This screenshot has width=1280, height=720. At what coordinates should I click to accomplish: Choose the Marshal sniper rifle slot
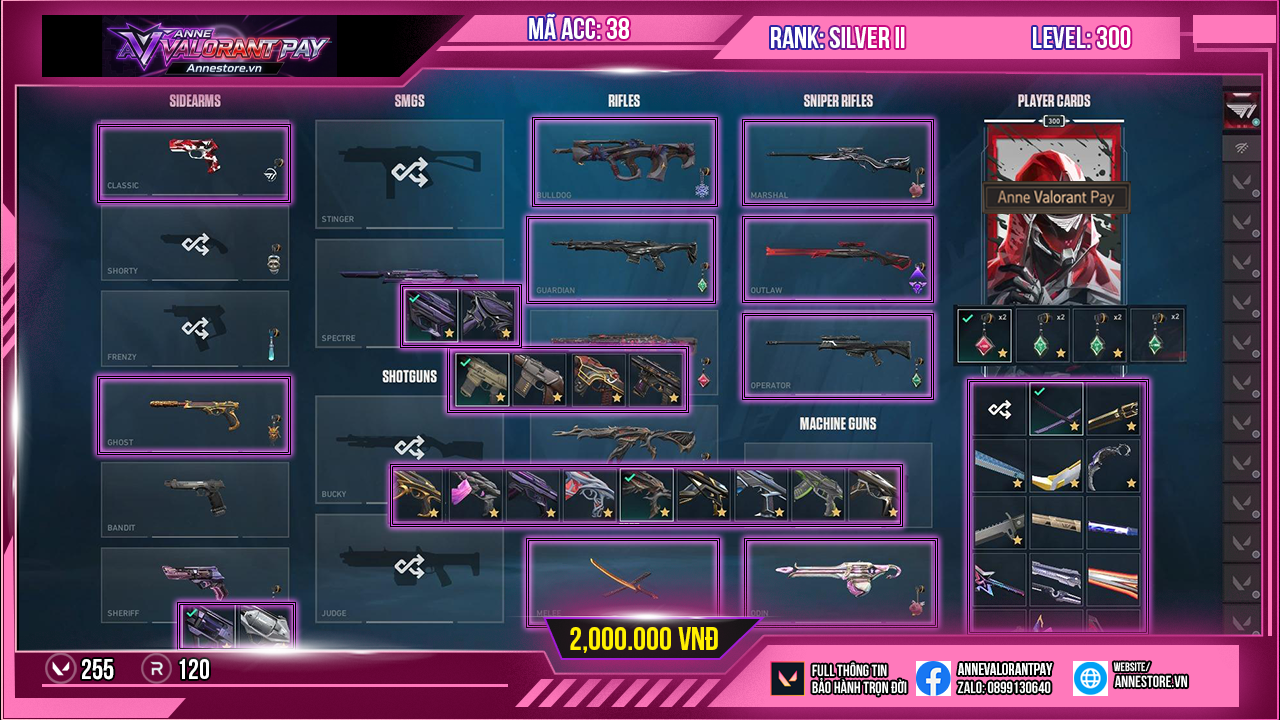(x=837, y=162)
